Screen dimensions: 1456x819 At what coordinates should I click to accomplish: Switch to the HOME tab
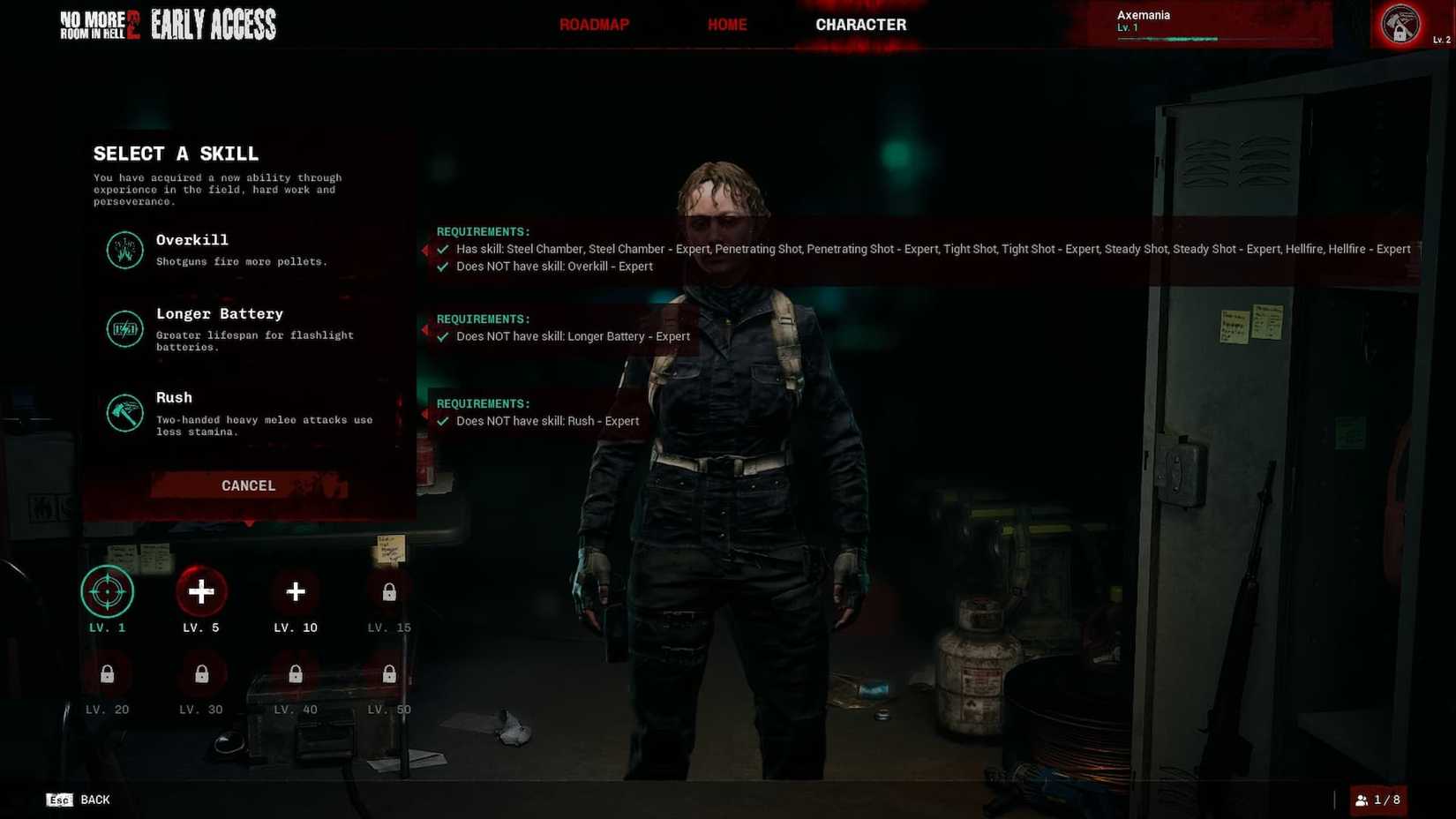727,24
